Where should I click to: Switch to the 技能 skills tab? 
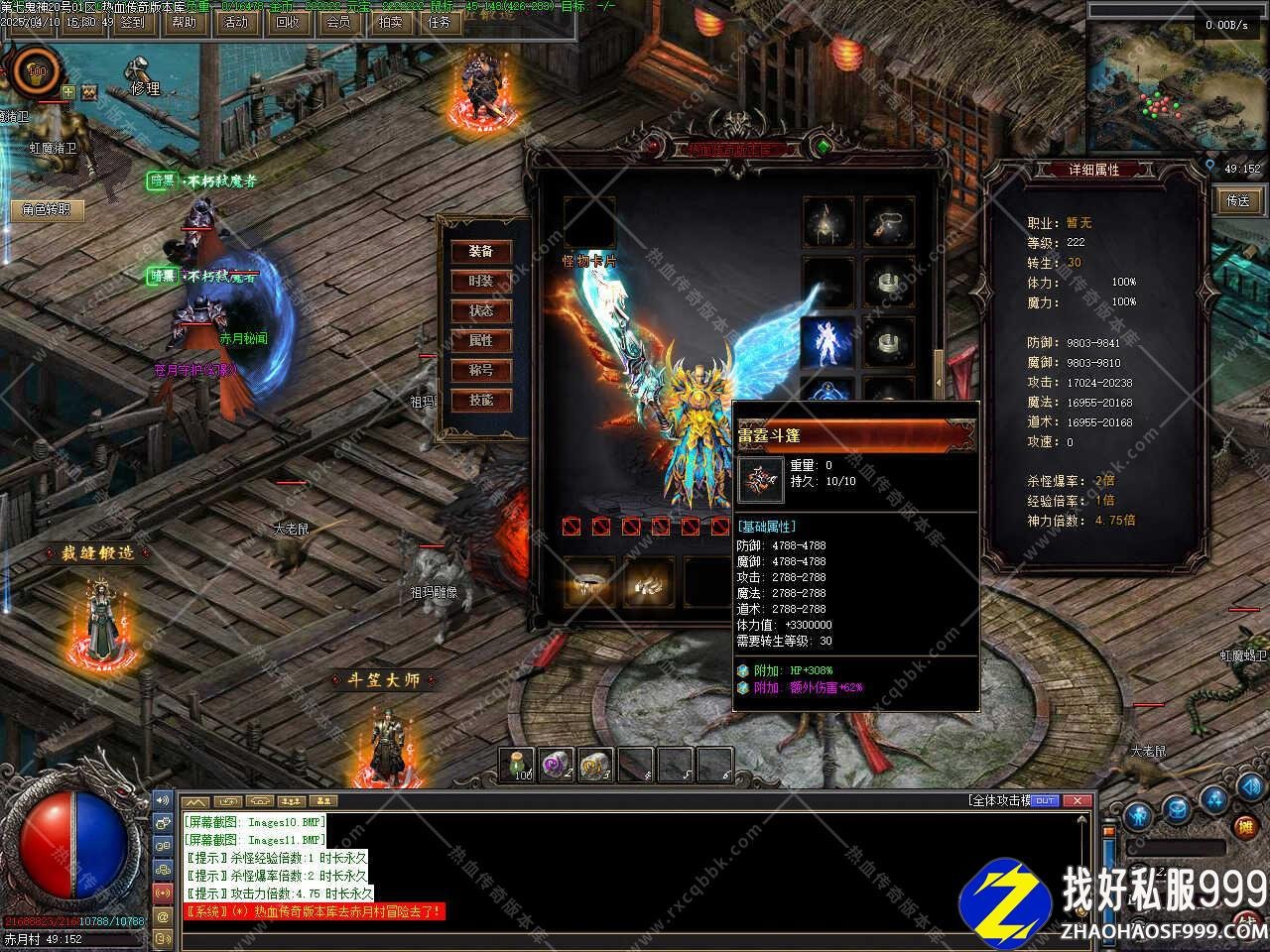481,400
